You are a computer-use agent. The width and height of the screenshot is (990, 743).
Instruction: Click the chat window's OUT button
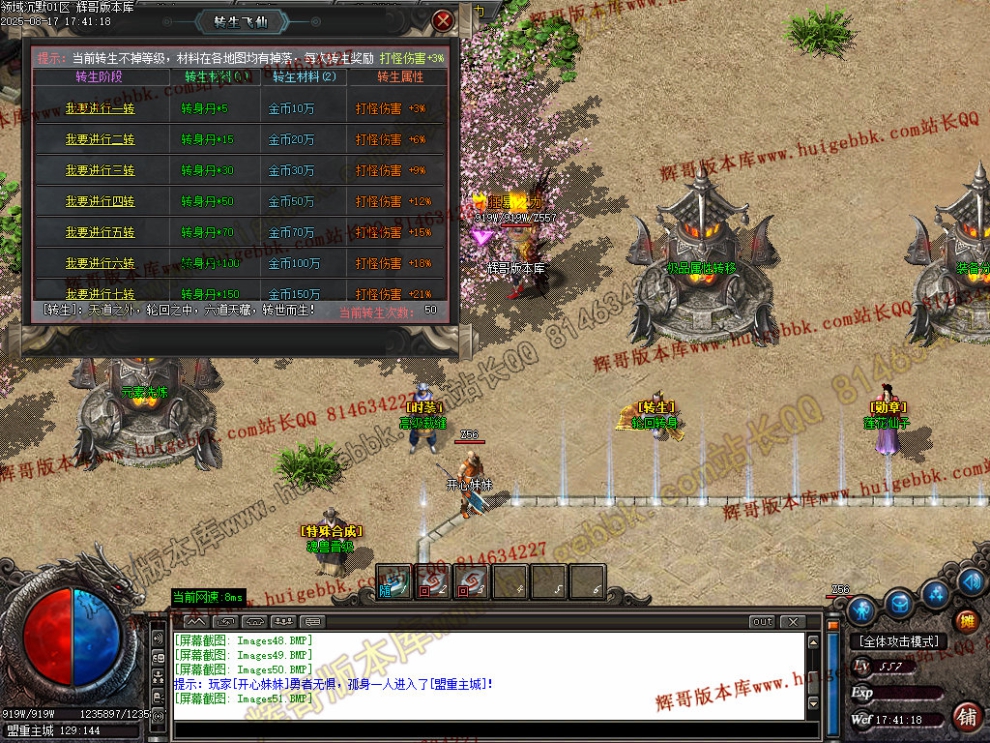click(762, 622)
